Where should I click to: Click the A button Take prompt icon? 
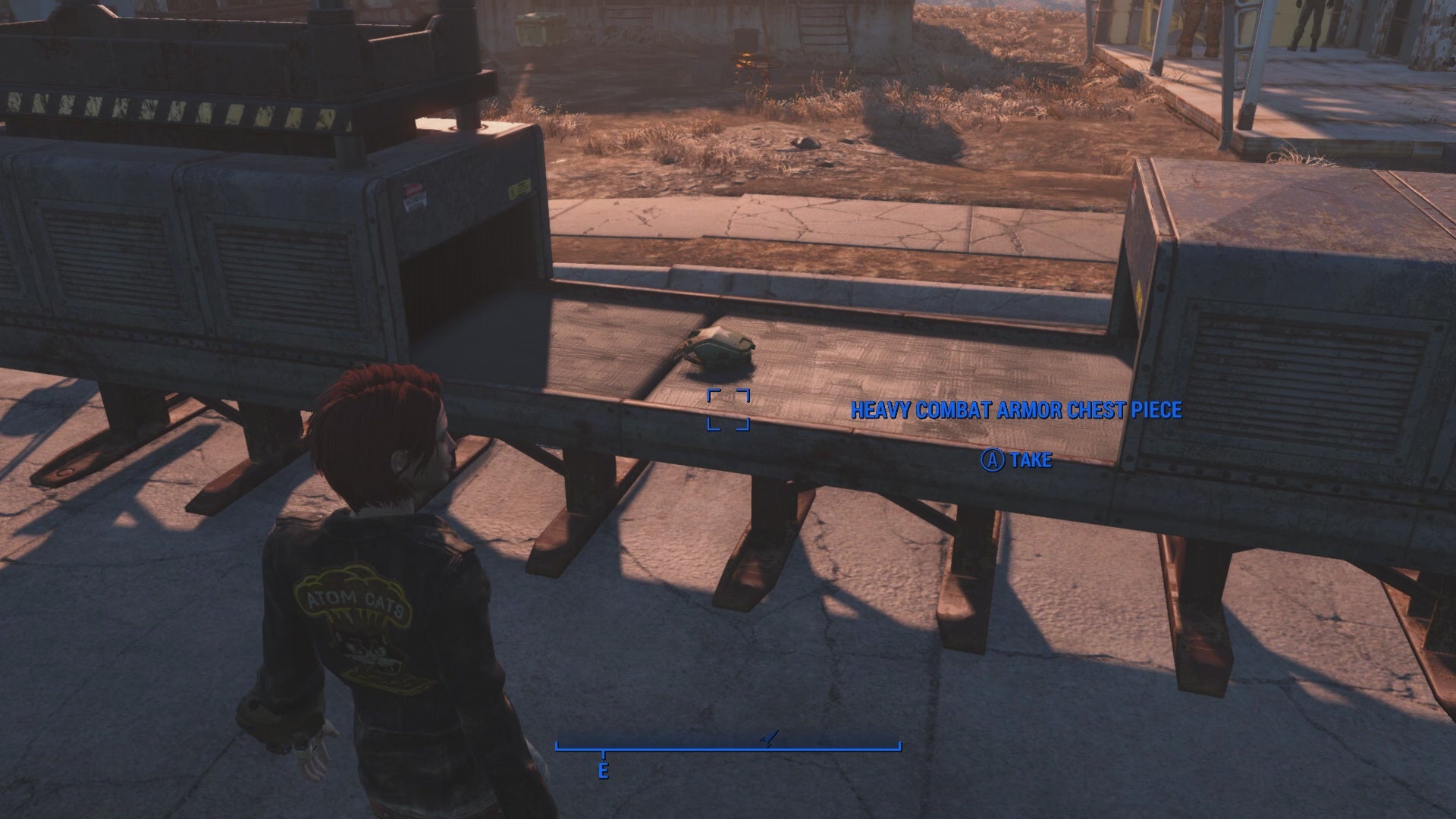993,460
